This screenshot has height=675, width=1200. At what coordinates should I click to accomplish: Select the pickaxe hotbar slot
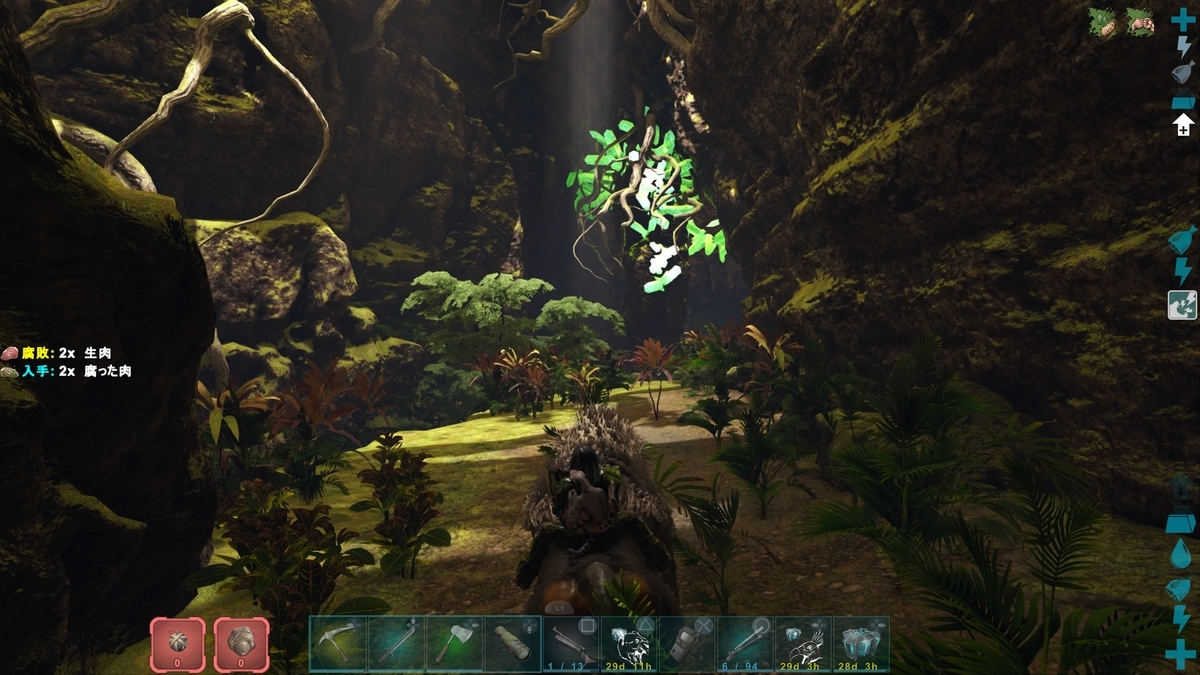point(338,643)
